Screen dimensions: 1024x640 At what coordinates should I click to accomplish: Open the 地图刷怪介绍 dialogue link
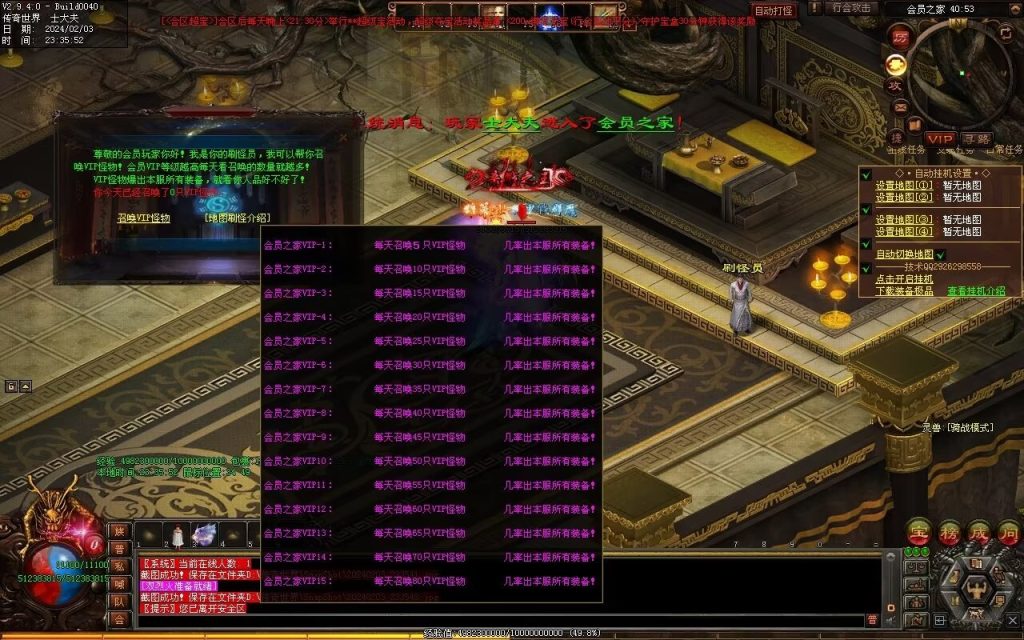tap(236, 217)
